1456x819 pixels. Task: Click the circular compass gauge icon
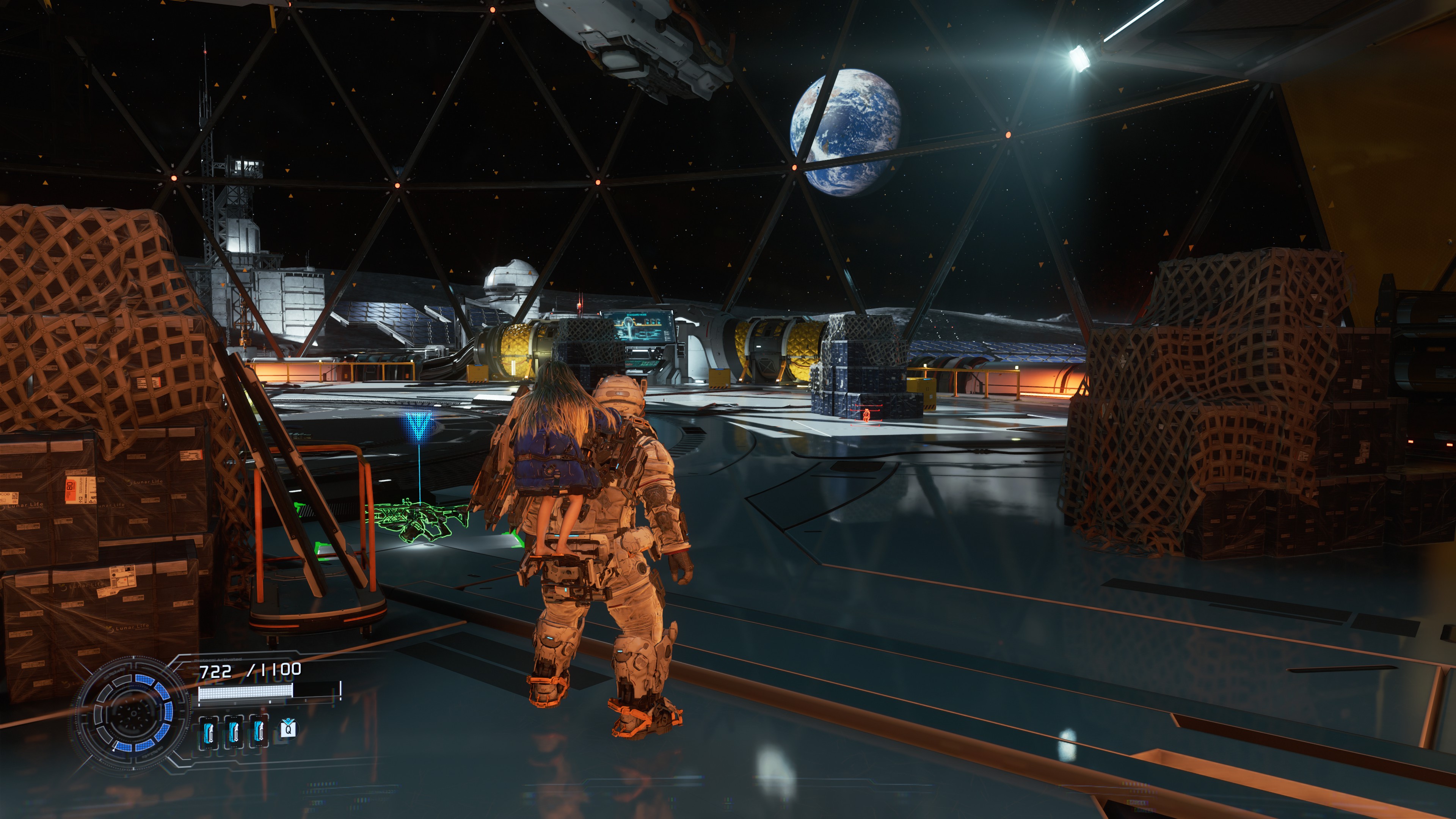point(135,713)
